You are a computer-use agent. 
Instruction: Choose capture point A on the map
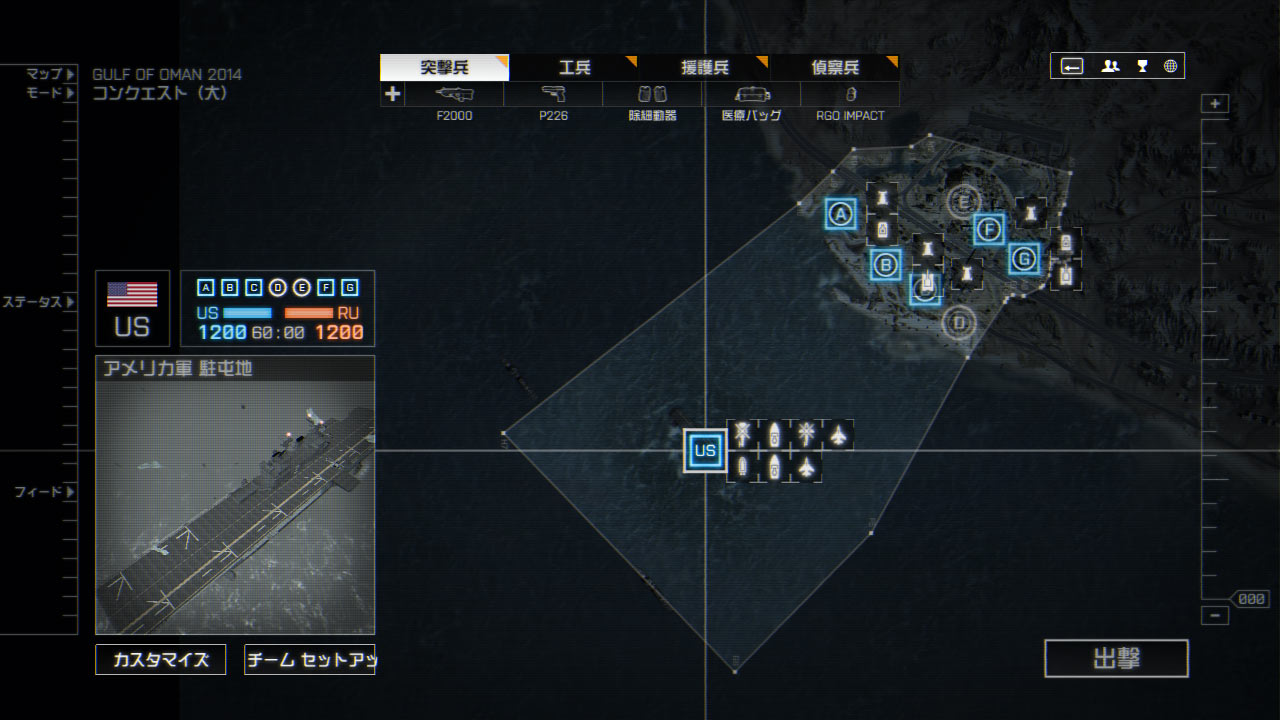pyautogui.click(x=841, y=213)
